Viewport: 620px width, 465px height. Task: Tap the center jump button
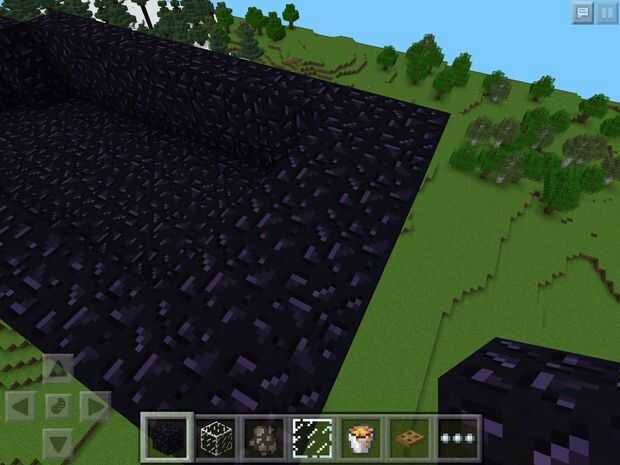(57, 407)
